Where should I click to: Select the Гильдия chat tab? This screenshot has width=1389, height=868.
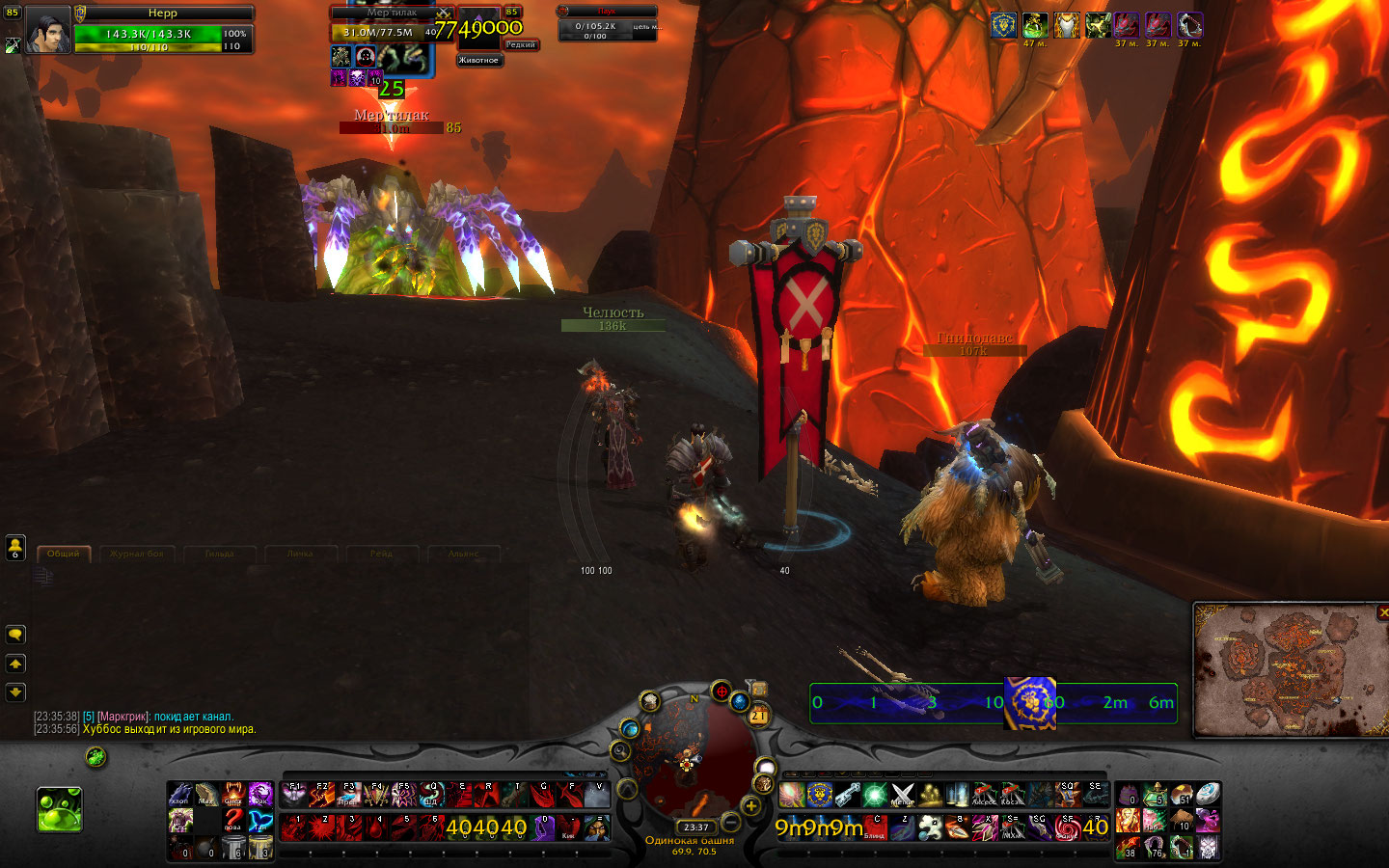[x=220, y=554]
